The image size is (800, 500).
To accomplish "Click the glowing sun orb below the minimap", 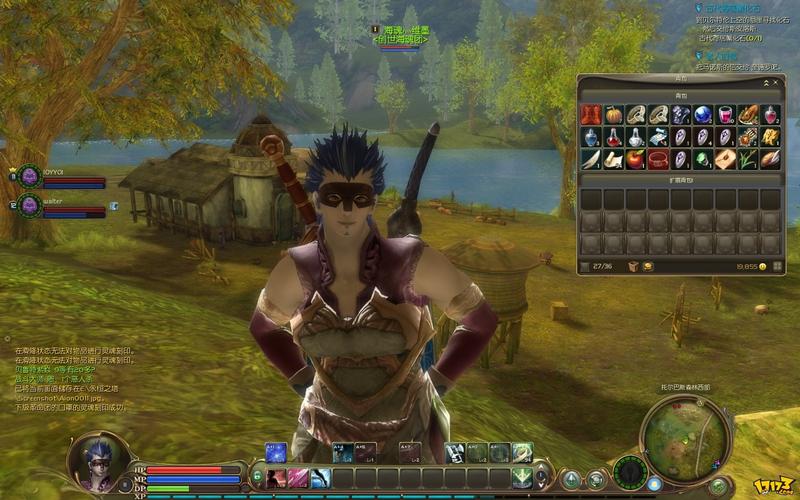I will pyautogui.click(x=654, y=482).
